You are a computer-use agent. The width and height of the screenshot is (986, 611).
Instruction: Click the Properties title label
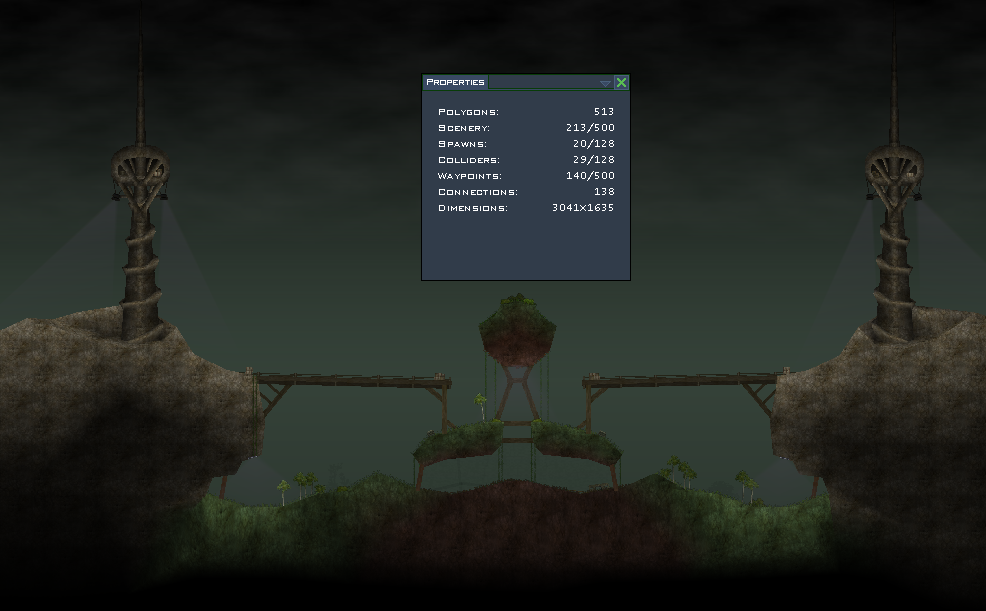455,82
